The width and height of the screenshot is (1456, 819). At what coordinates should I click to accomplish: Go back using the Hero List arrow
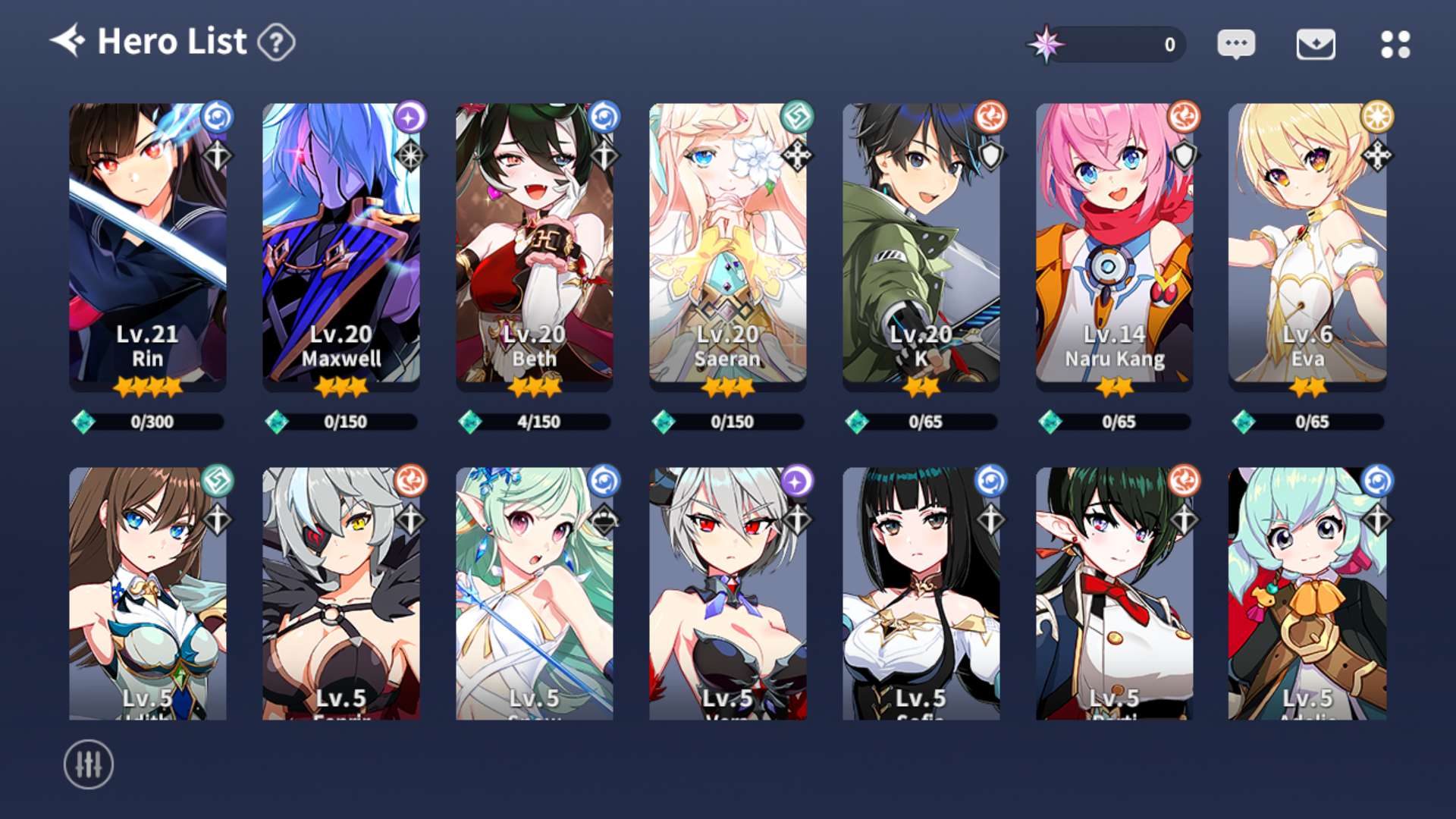(x=67, y=41)
